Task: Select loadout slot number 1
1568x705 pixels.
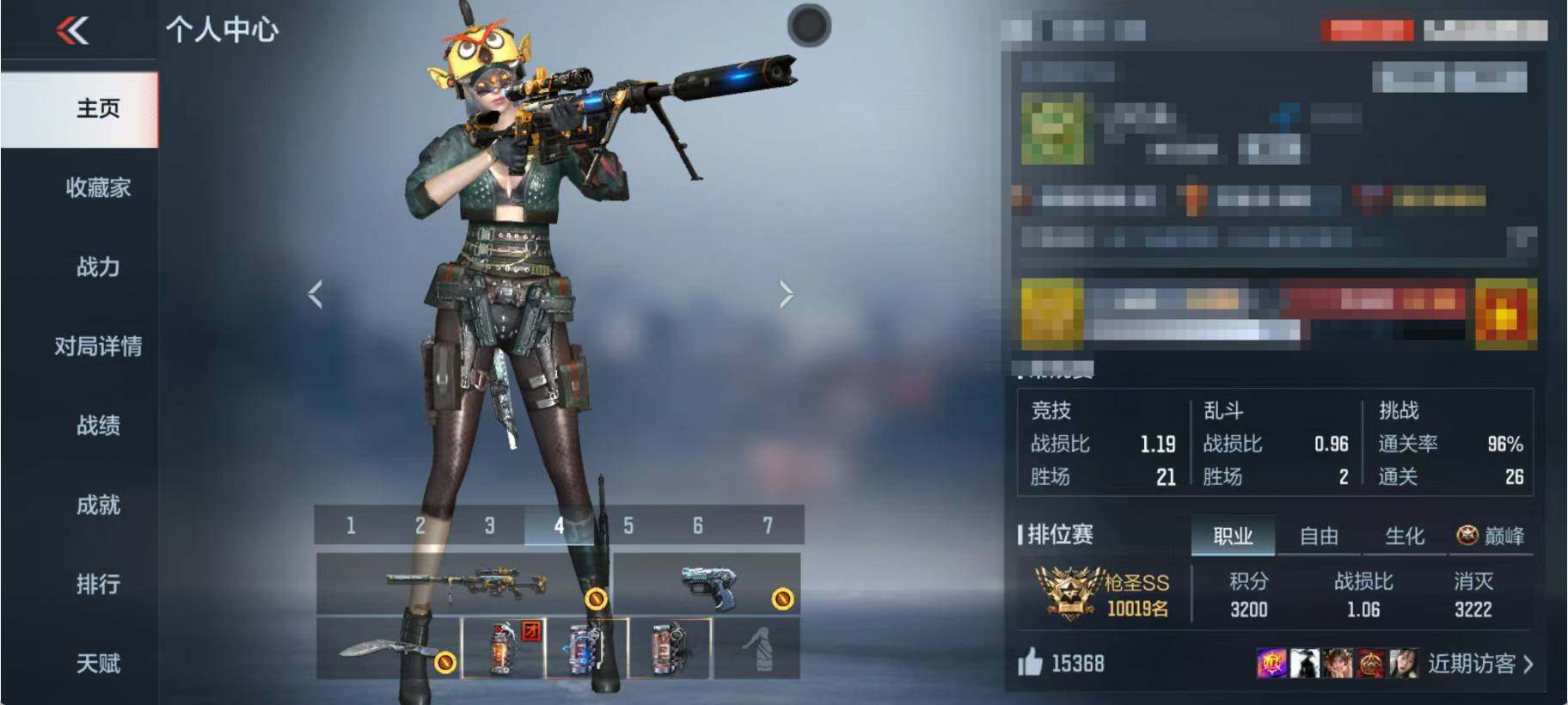Action: point(351,525)
